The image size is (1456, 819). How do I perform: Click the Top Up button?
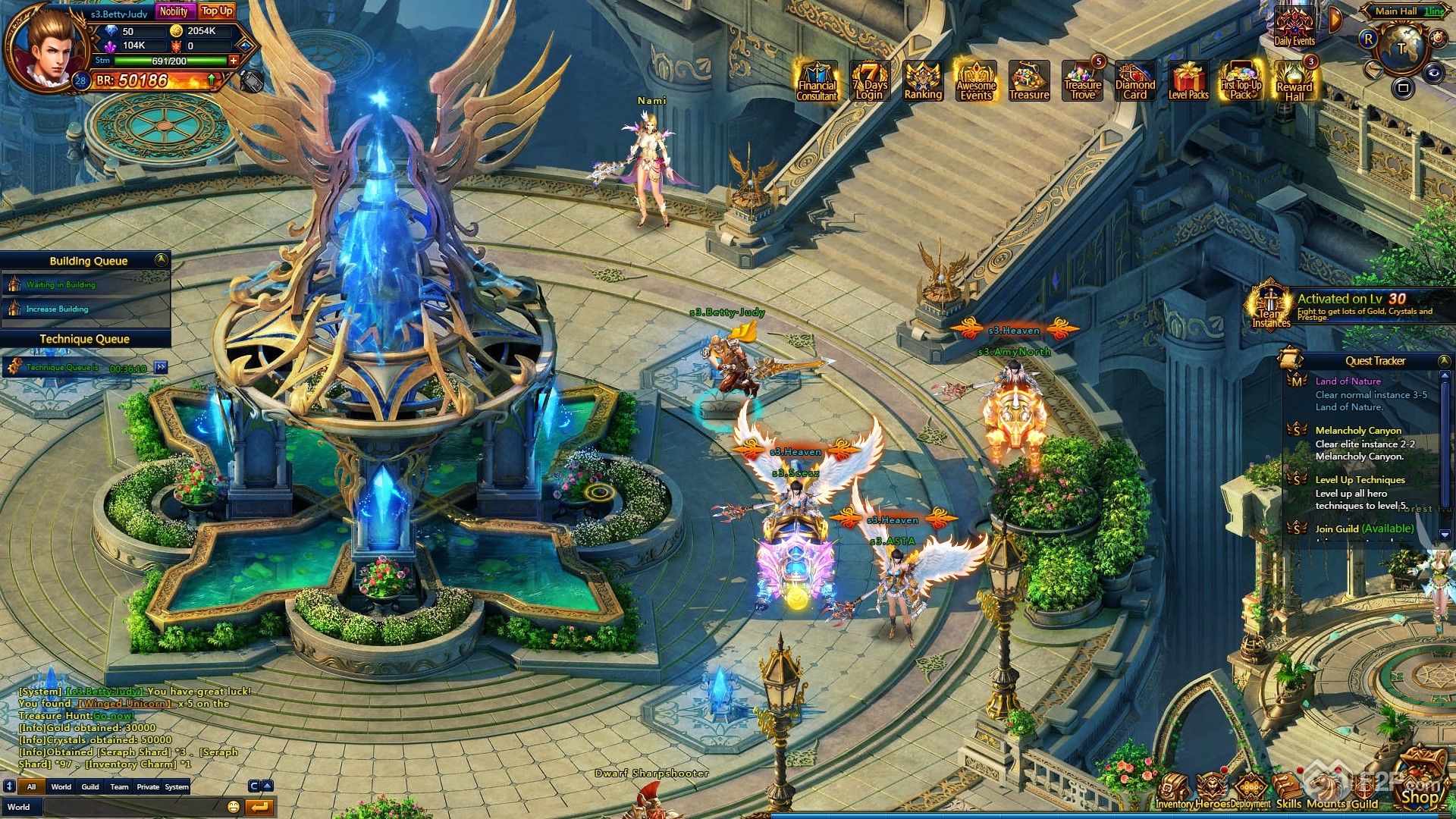click(217, 11)
